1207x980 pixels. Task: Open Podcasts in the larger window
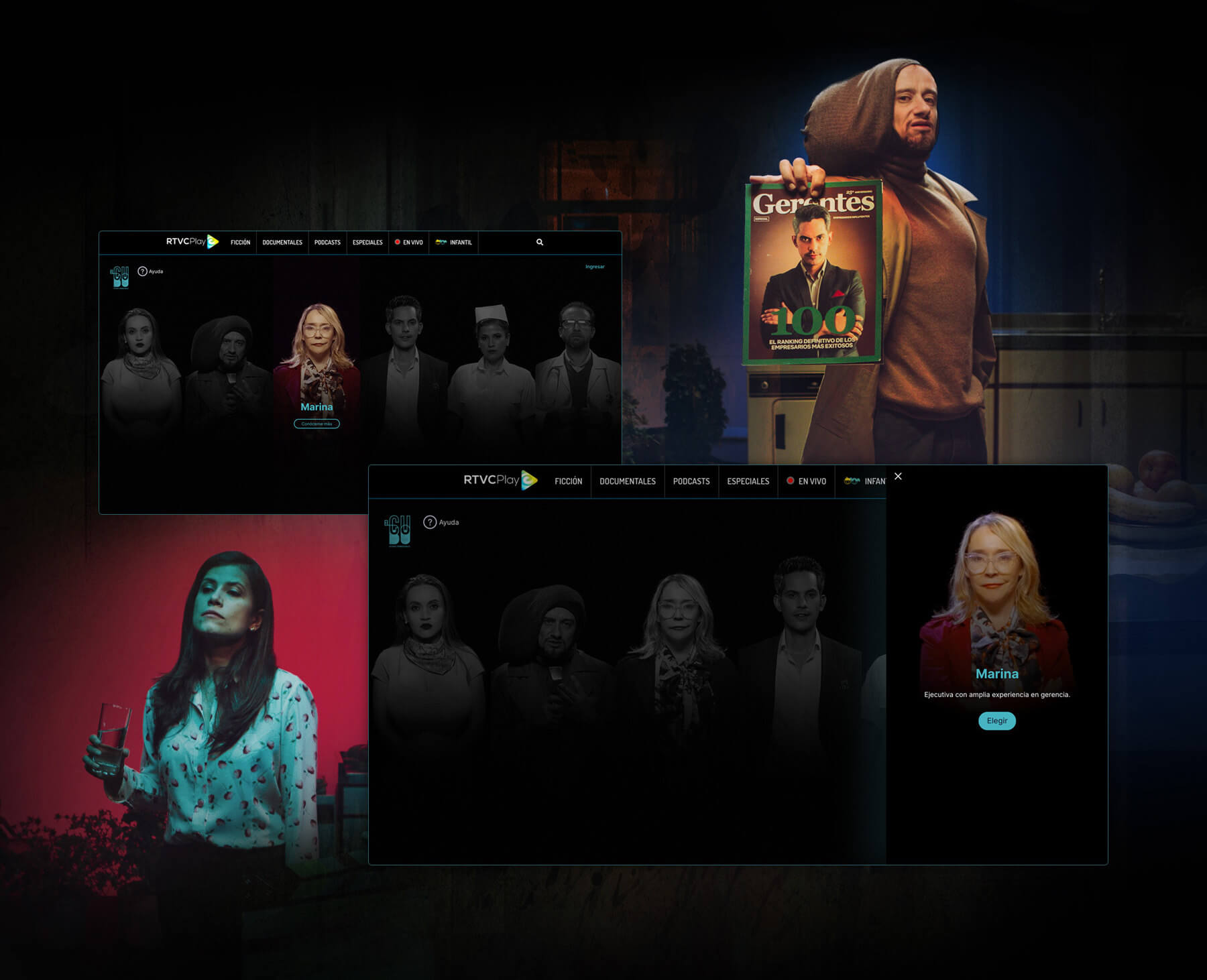coord(691,481)
